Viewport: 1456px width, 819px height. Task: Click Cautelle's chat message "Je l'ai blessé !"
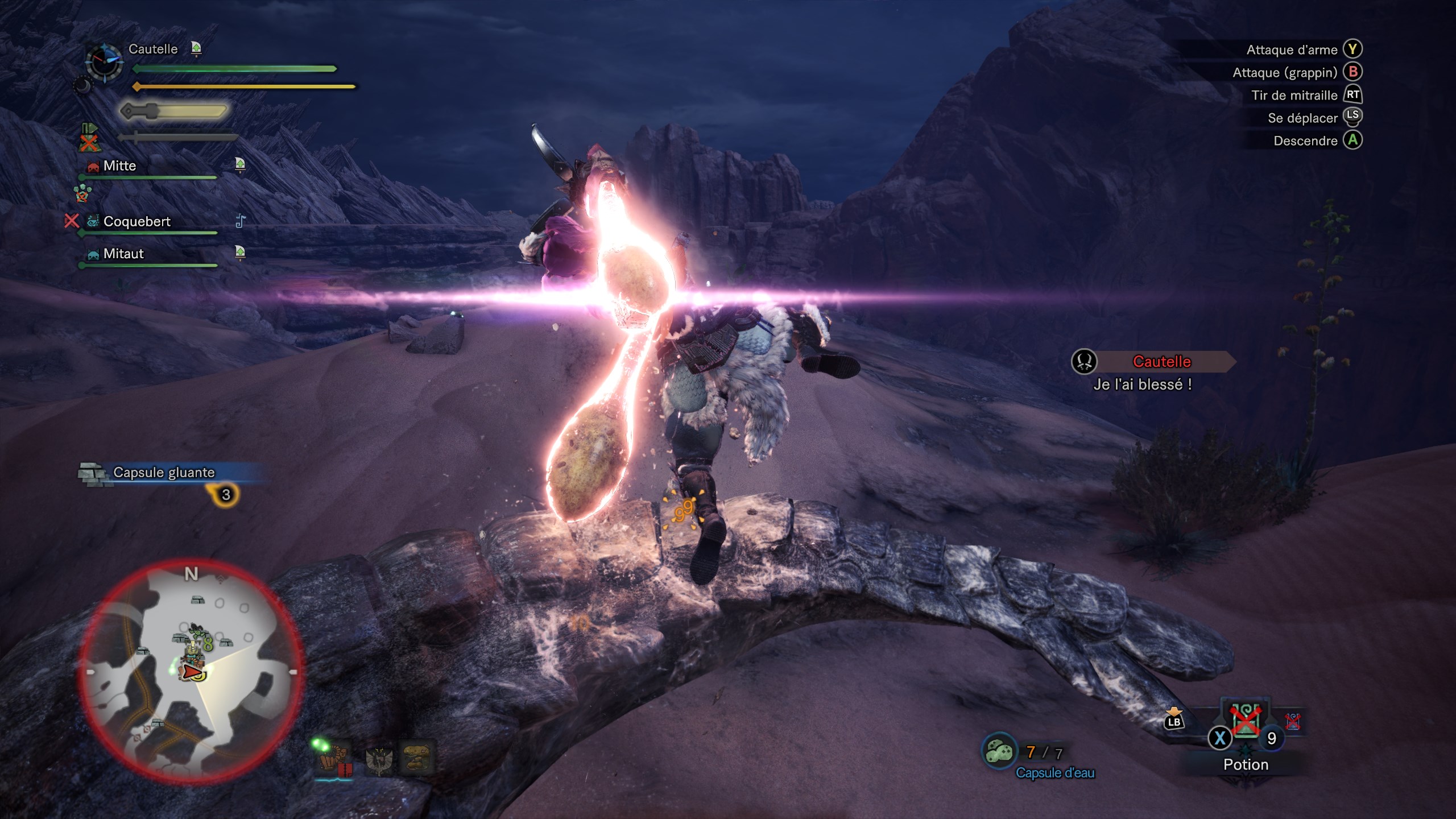1142,384
